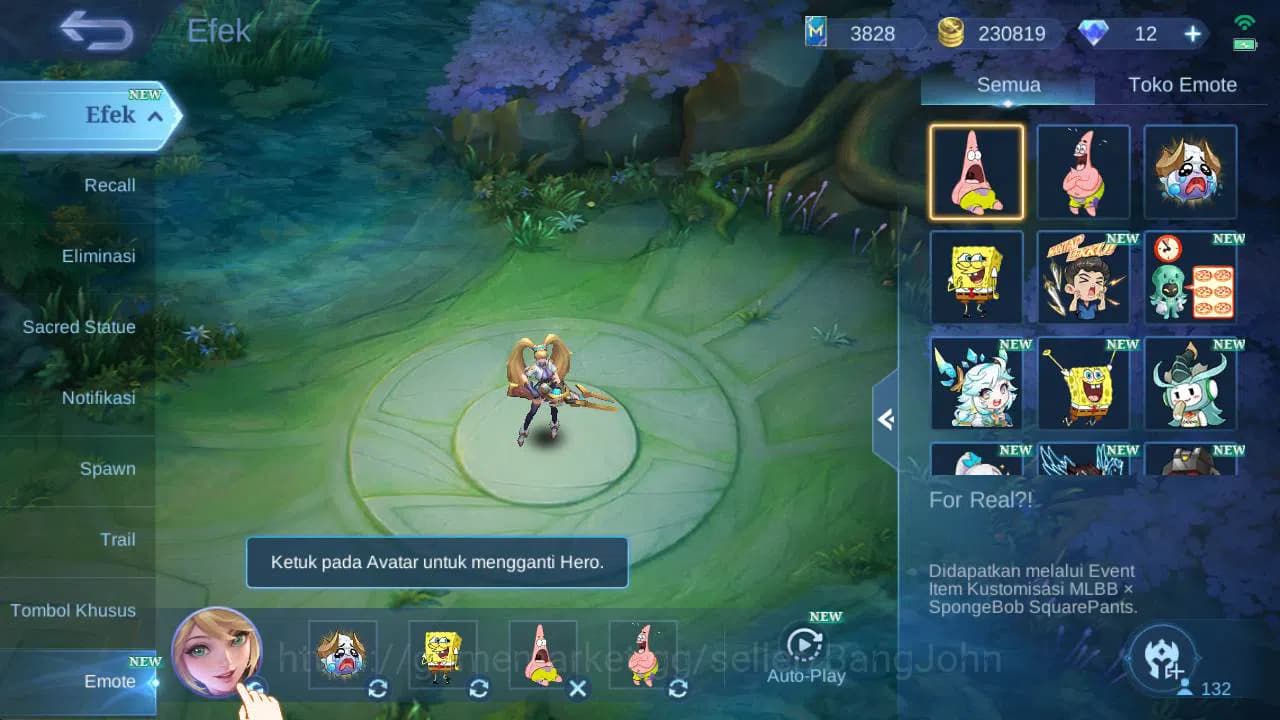1280x720 pixels.
Task: Click the Battle Points coin icon
Action: pyautogui.click(x=949, y=33)
